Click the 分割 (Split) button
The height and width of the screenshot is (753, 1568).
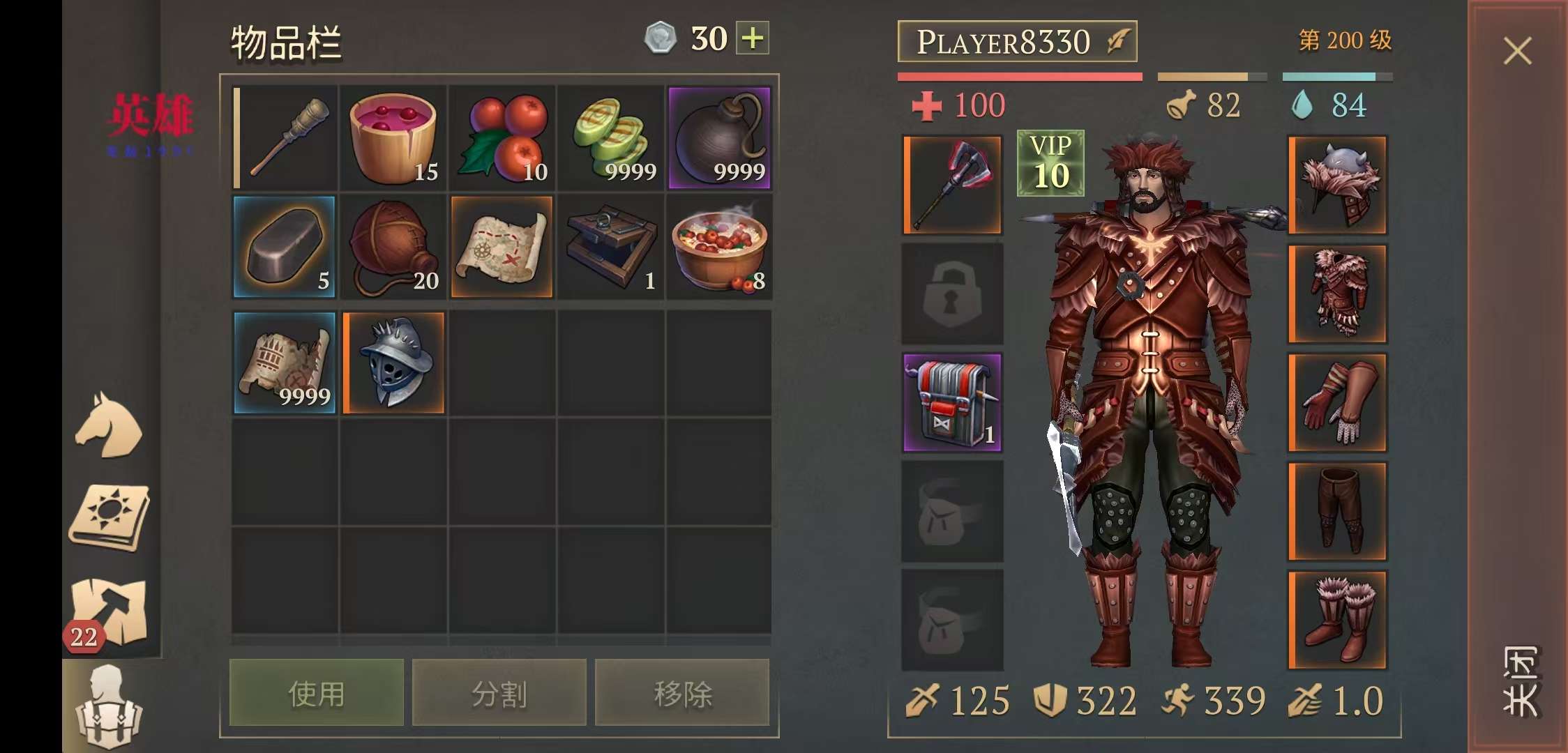point(499,694)
